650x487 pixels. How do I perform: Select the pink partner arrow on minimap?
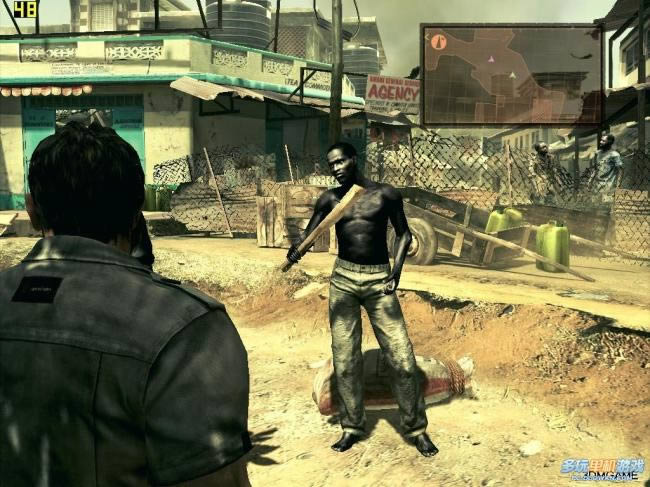click(490, 59)
